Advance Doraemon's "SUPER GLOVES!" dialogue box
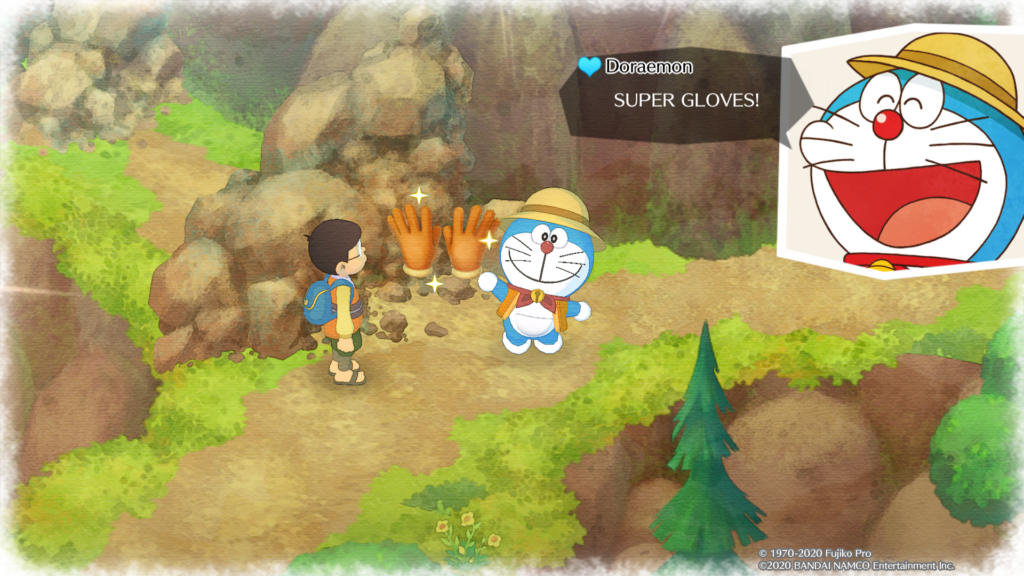The image size is (1024, 576). (x=680, y=99)
